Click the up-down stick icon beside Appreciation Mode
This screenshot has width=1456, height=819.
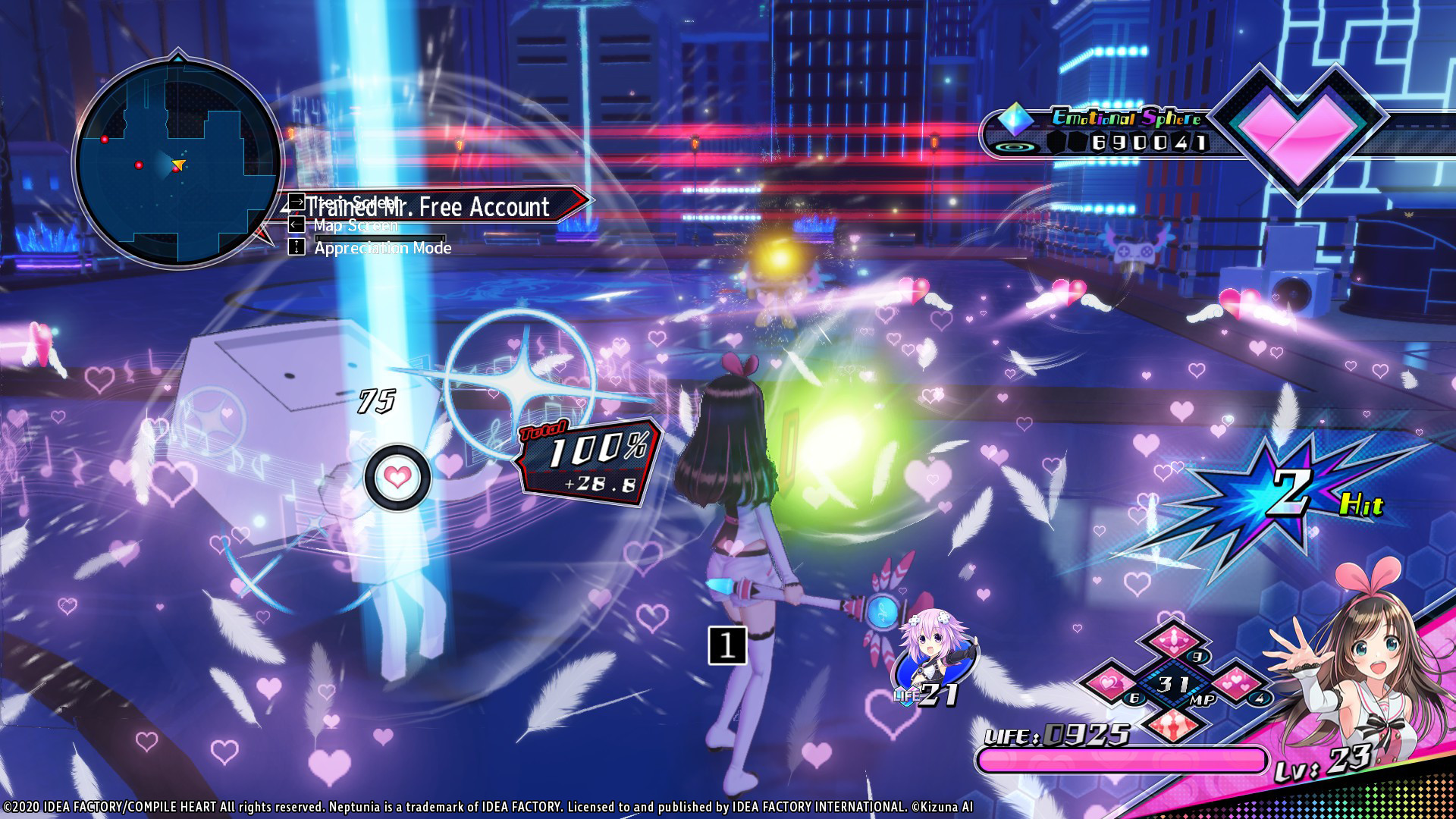coord(296,248)
